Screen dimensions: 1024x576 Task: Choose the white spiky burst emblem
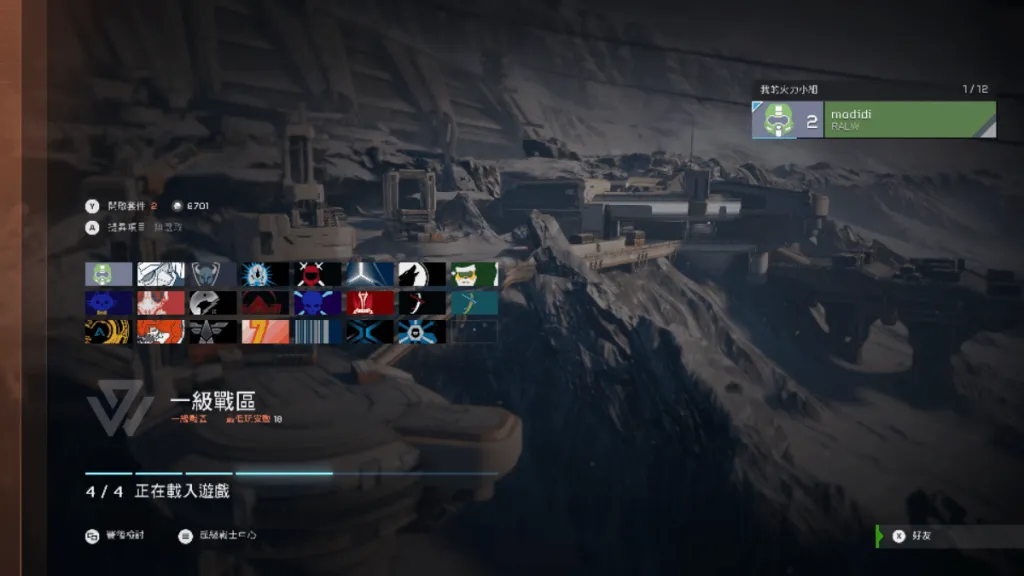coord(265,274)
